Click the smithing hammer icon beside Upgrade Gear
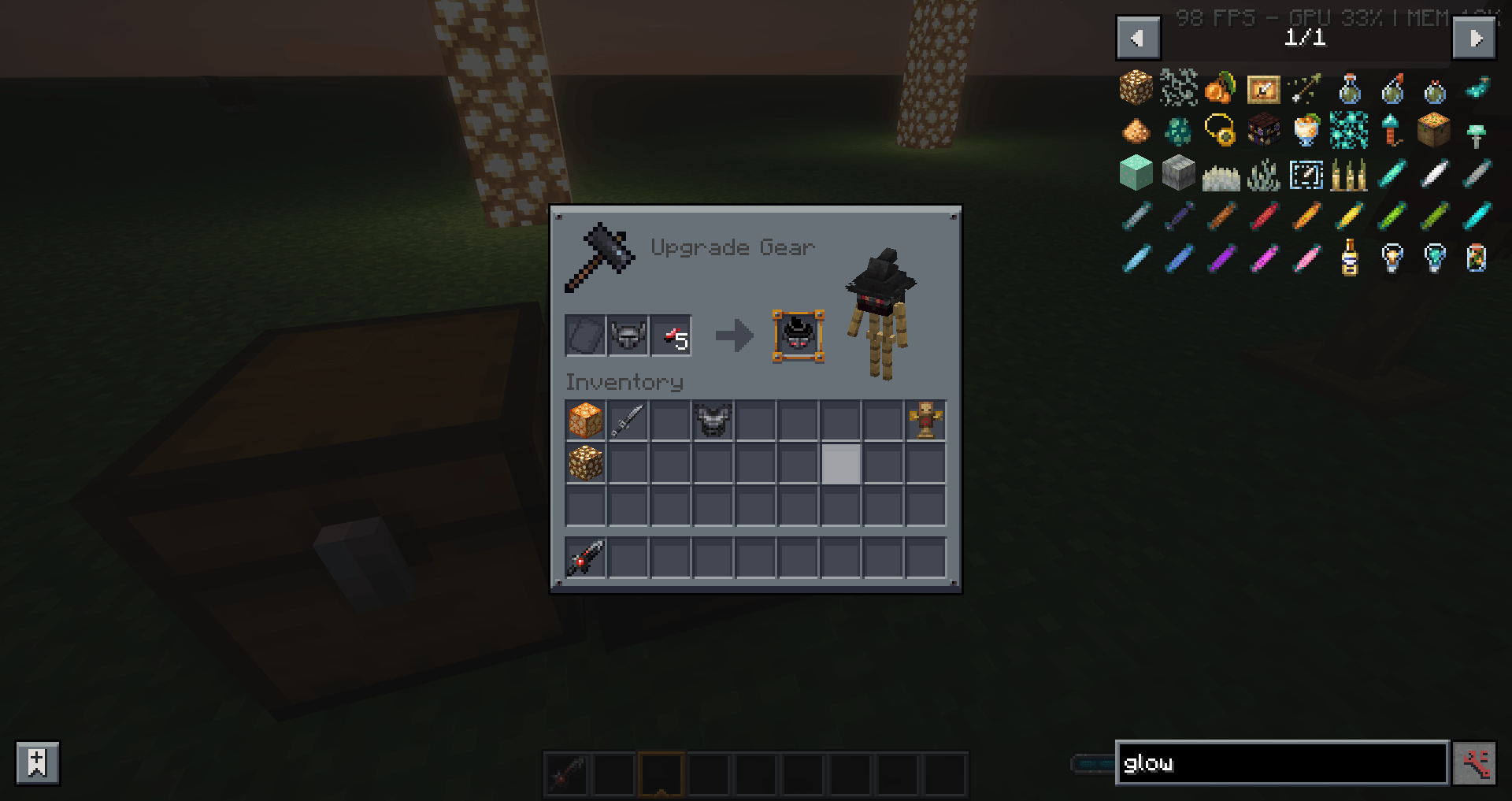Viewport: 1512px width, 801px height. click(x=600, y=256)
